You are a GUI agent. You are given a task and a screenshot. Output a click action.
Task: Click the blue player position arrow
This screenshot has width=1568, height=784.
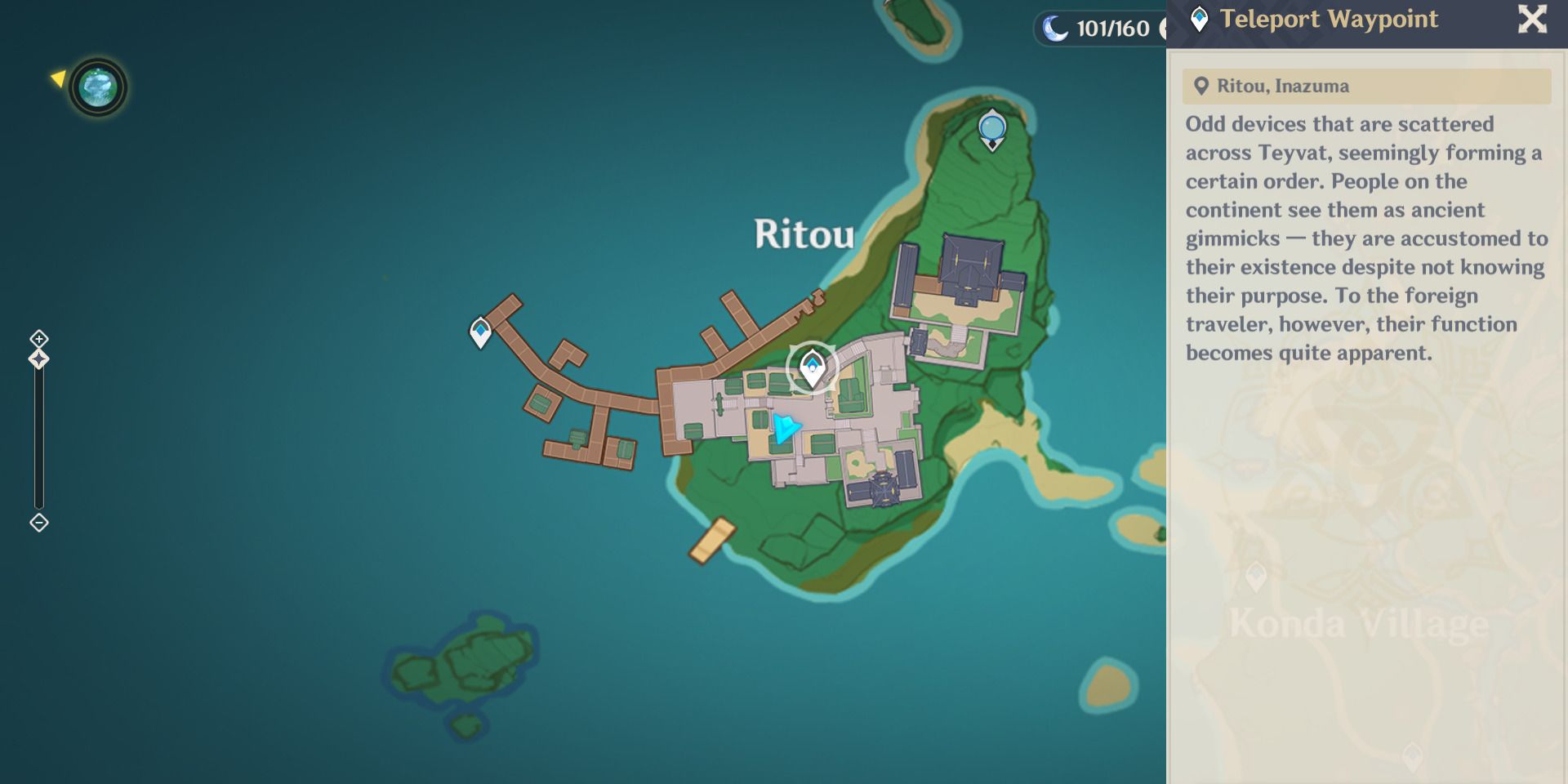click(x=785, y=425)
